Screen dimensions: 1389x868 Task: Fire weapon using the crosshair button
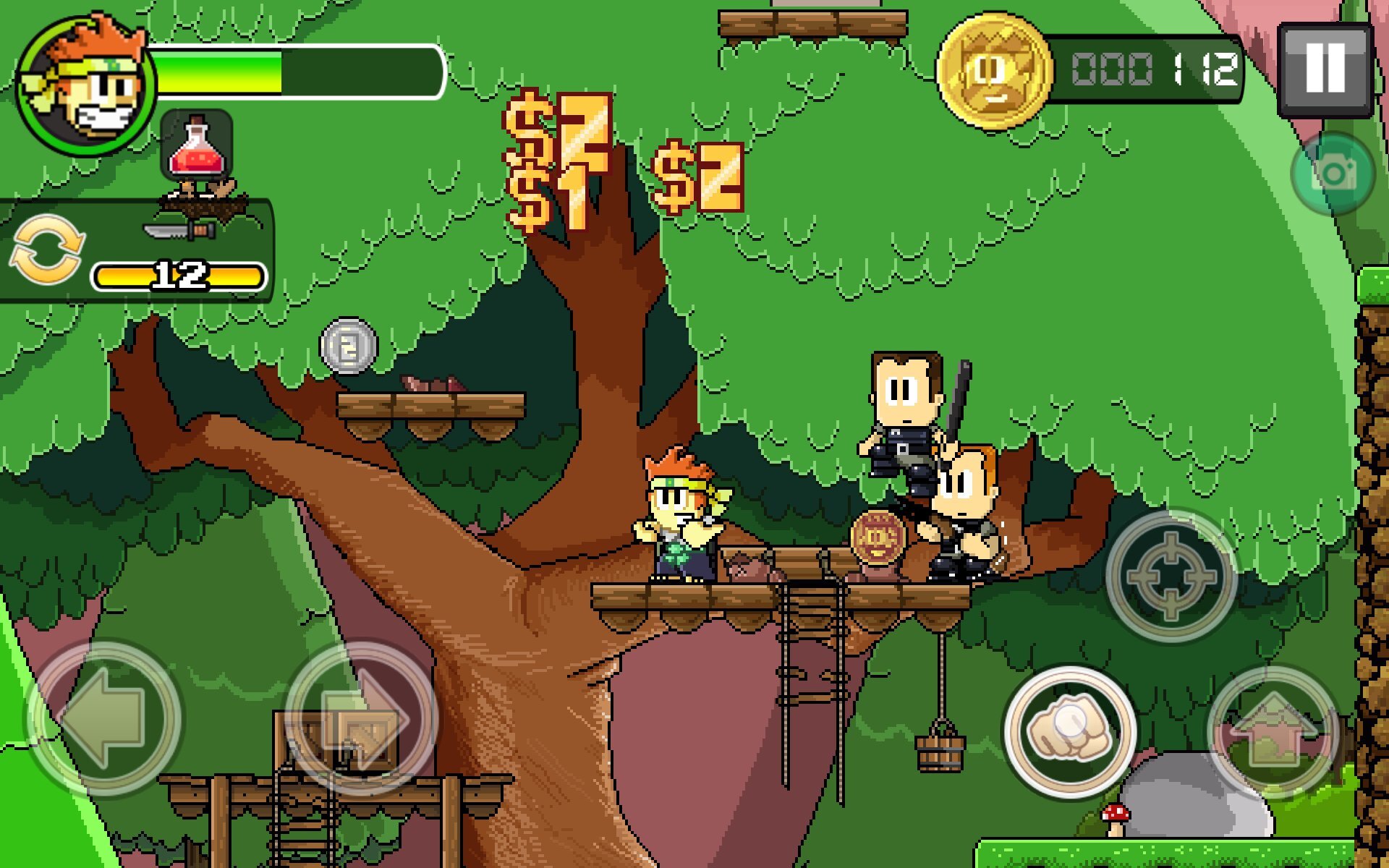click(x=1171, y=575)
